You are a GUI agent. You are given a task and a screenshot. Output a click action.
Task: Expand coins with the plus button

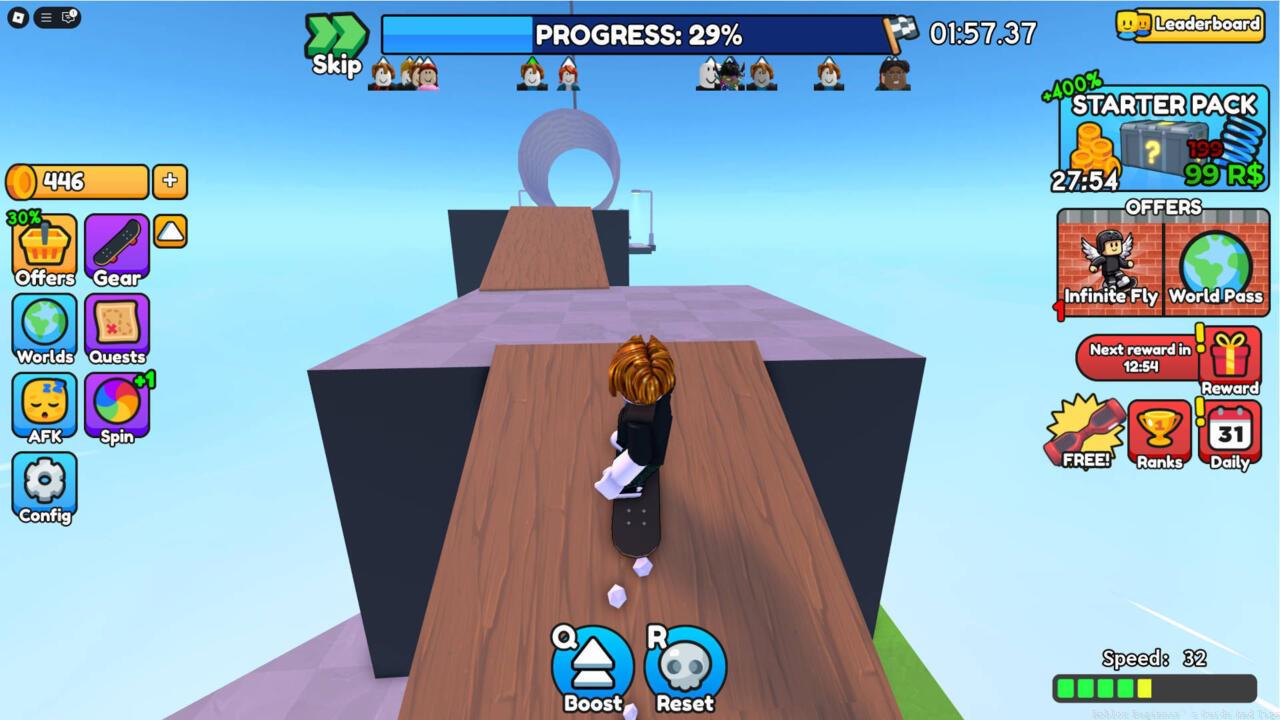170,181
